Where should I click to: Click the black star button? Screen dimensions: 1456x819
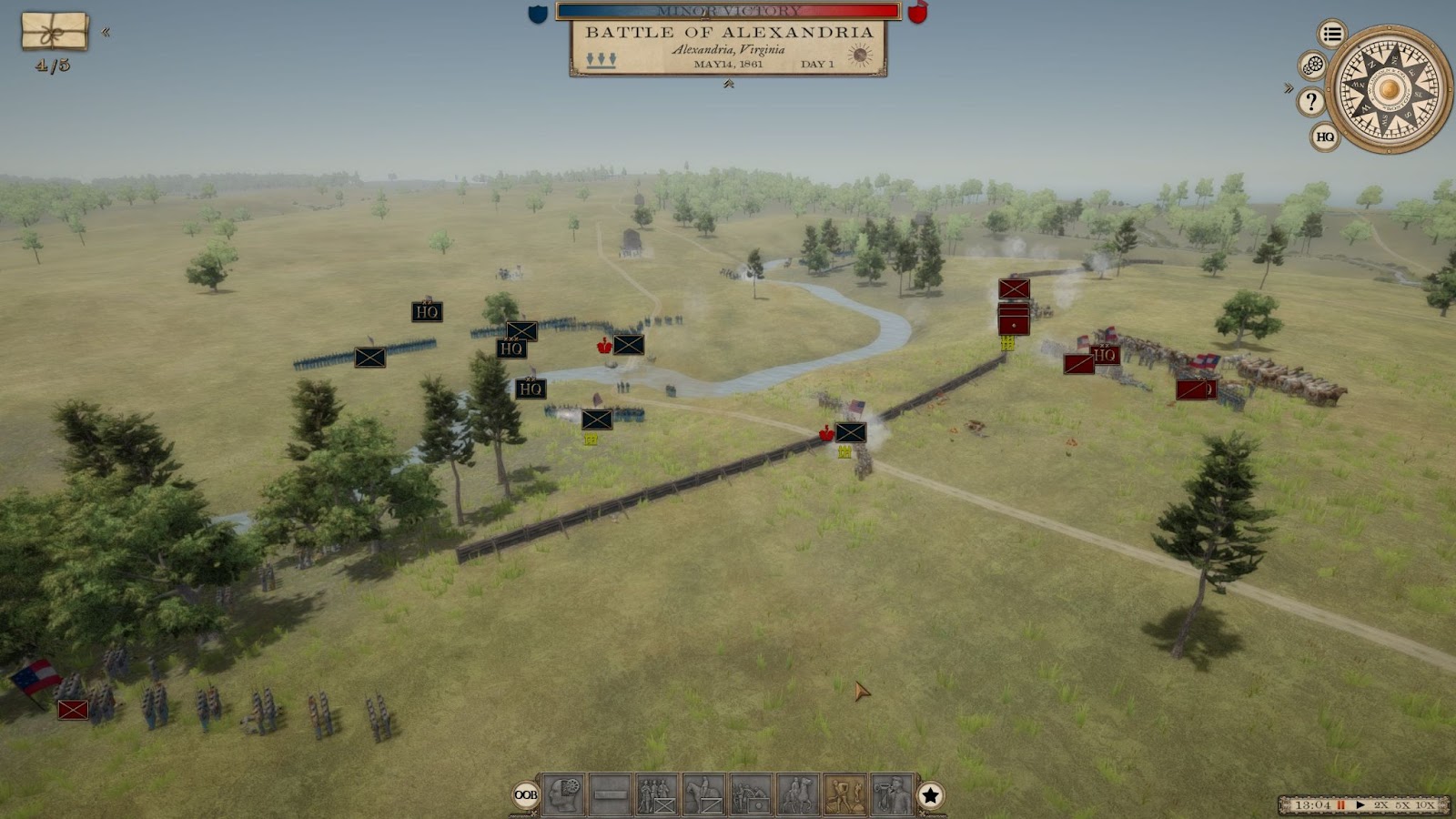[x=930, y=795]
